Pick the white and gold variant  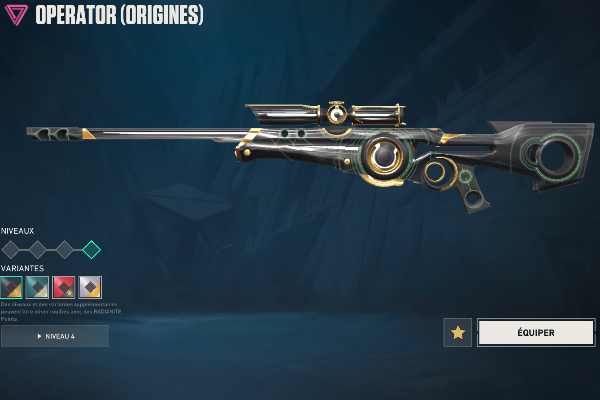coord(90,287)
